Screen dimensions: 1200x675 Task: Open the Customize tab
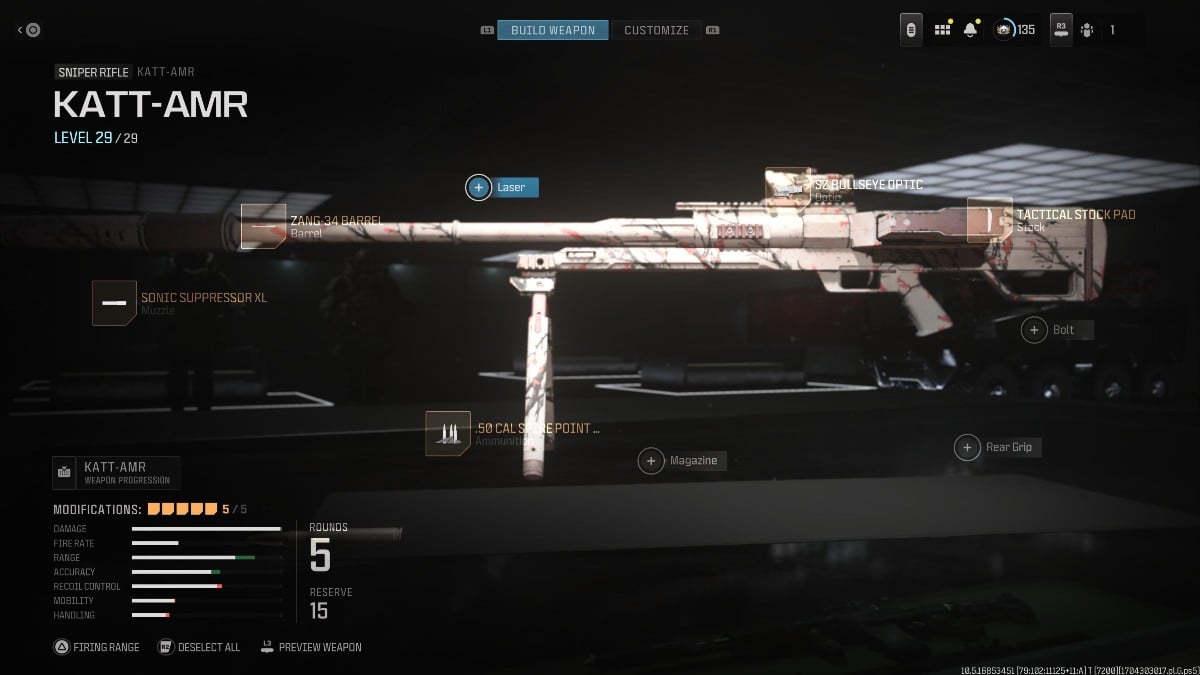tap(656, 30)
